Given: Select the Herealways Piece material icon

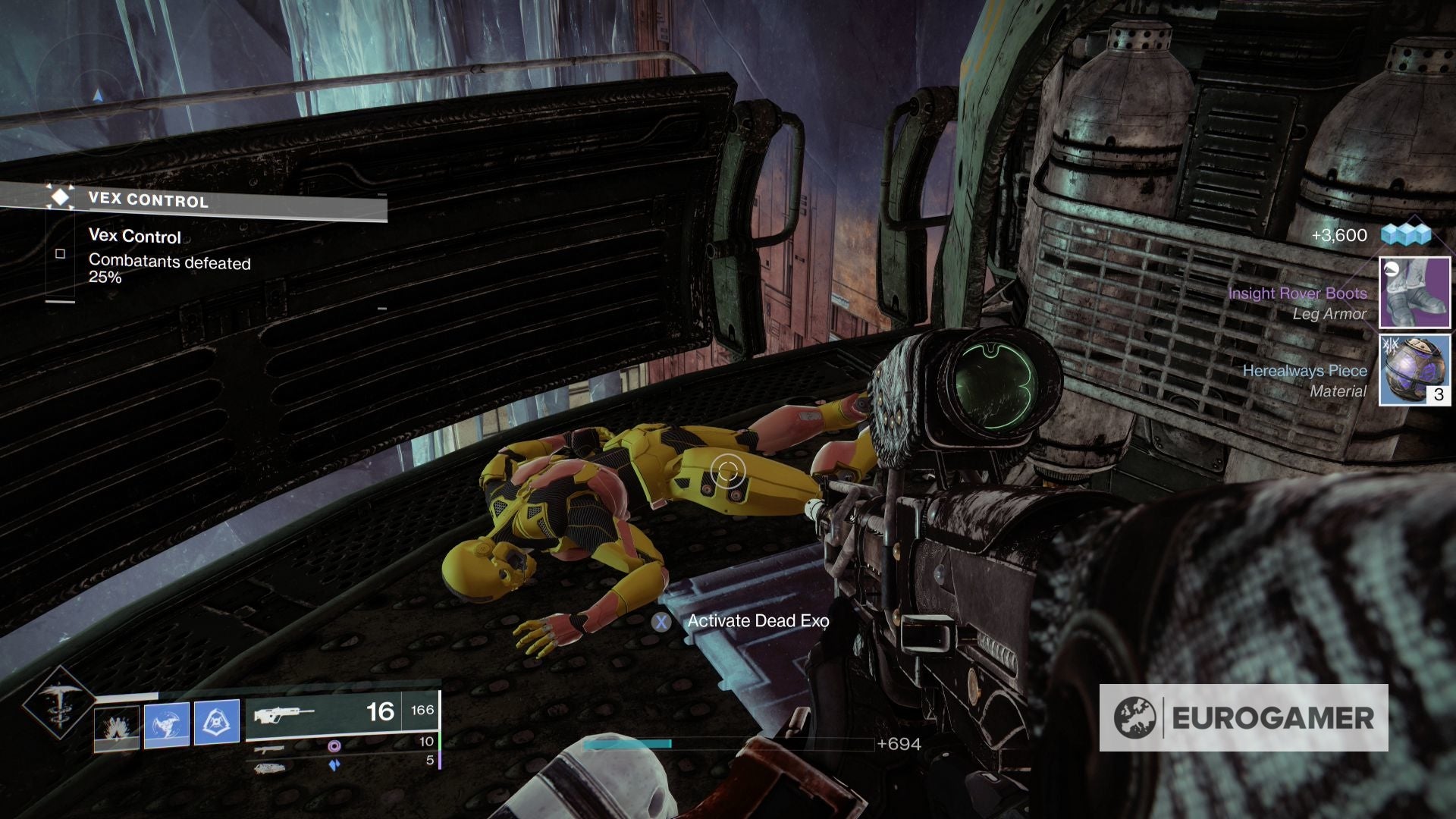Looking at the screenshot, I should click(x=1414, y=370).
